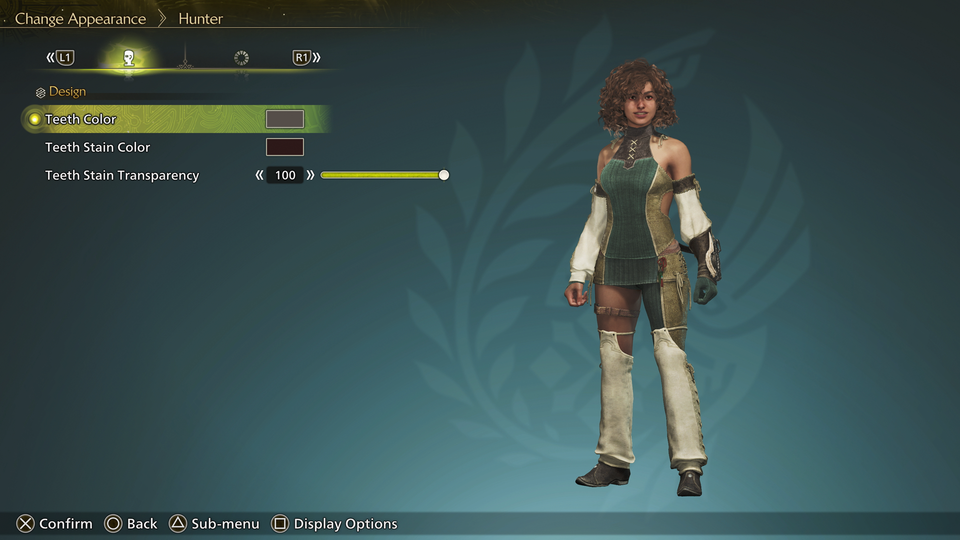The image size is (960, 540).
Task: Decrease Teeth Stain Transparency with left arrows
Action: tap(260, 175)
